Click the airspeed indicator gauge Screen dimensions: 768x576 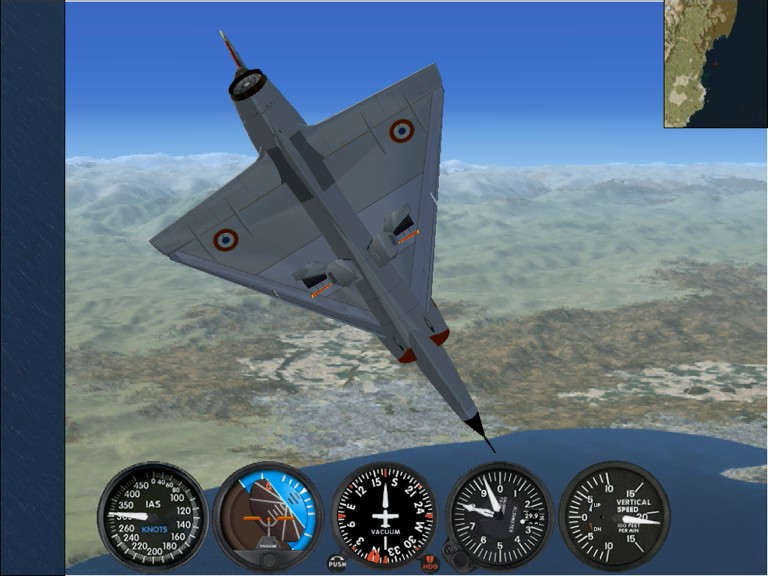[153, 516]
